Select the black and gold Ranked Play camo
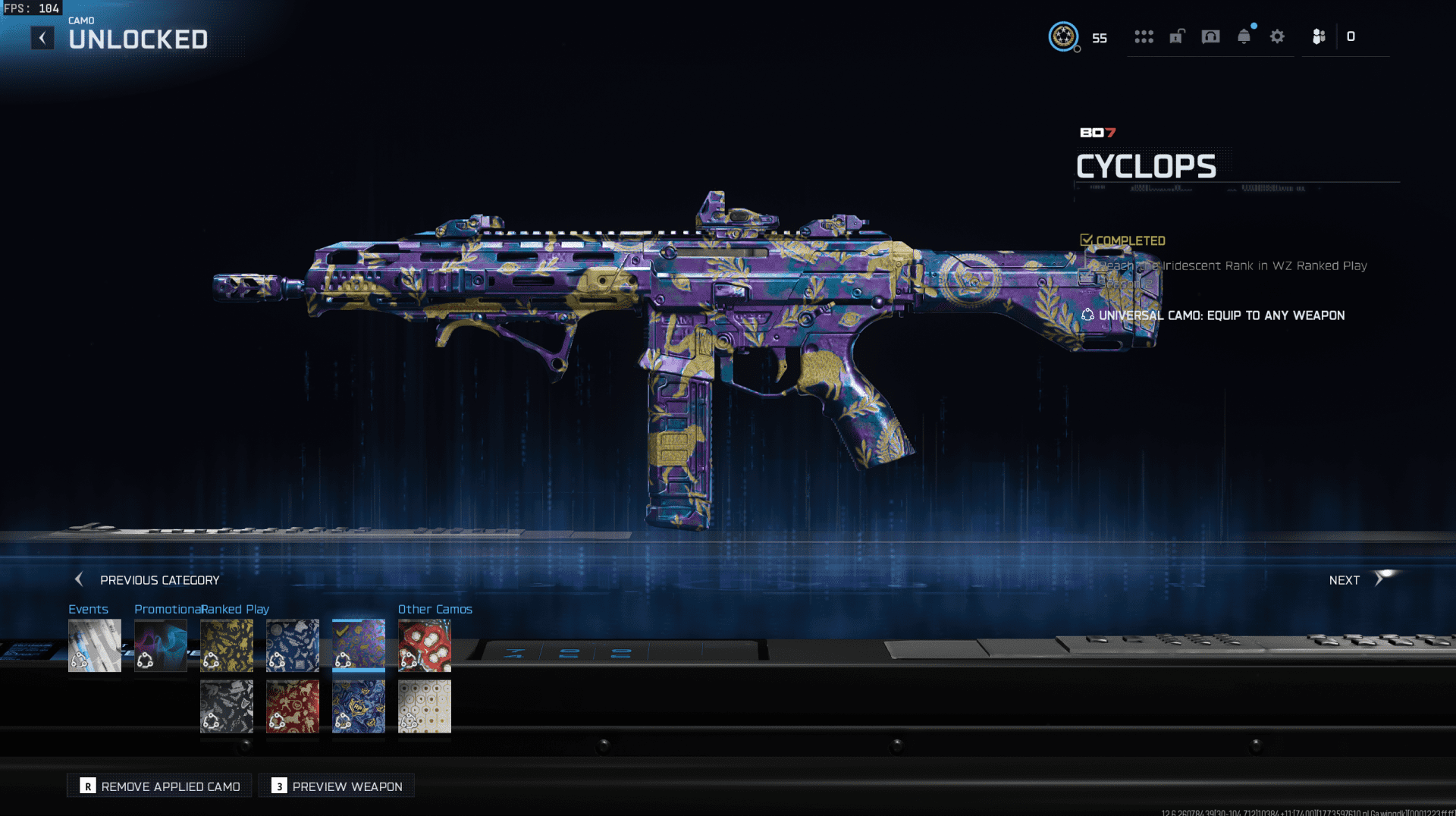This screenshot has width=1456, height=816. pyautogui.click(x=227, y=645)
